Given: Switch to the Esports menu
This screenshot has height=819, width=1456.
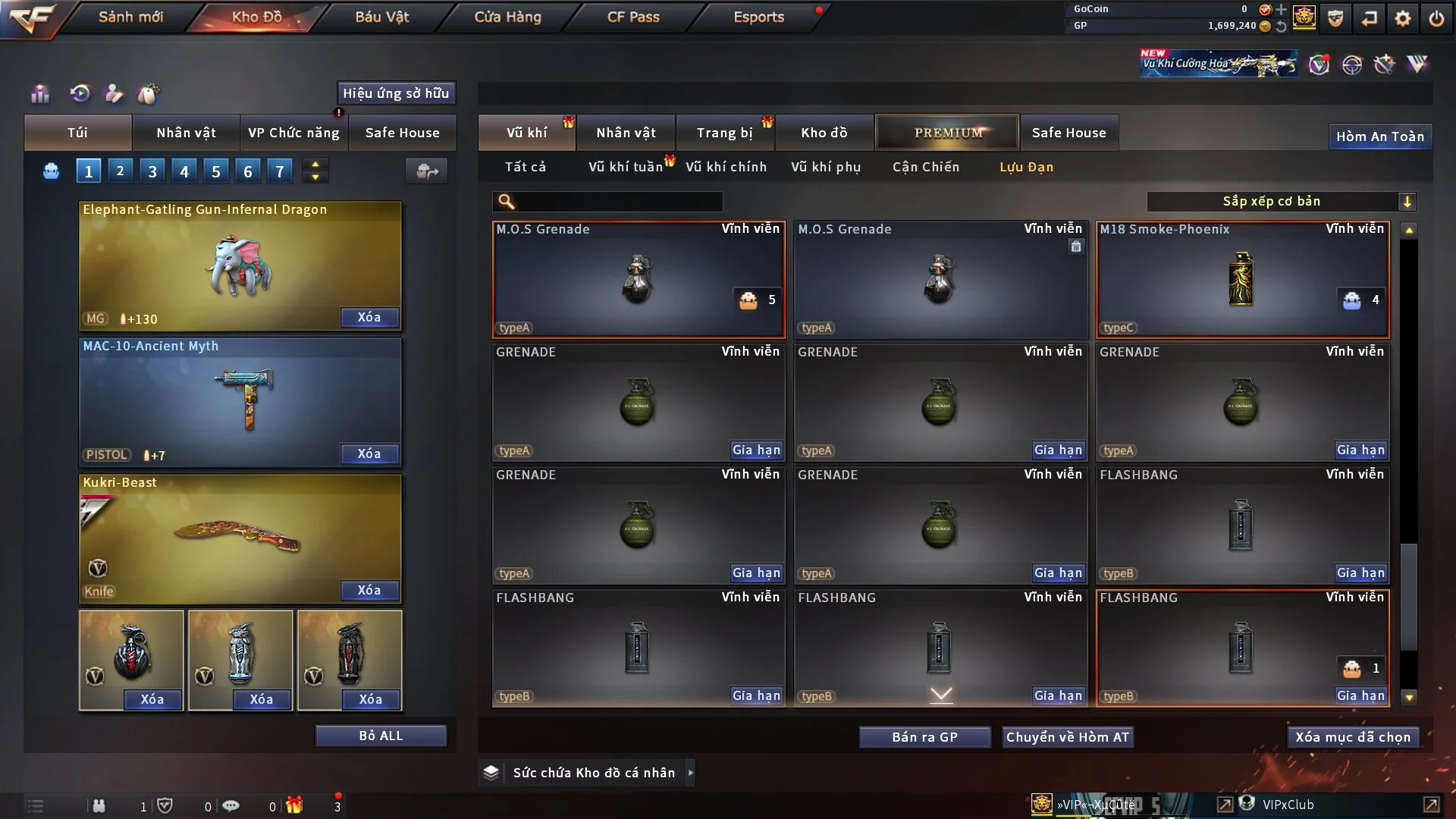Looking at the screenshot, I should [x=758, y=17].
